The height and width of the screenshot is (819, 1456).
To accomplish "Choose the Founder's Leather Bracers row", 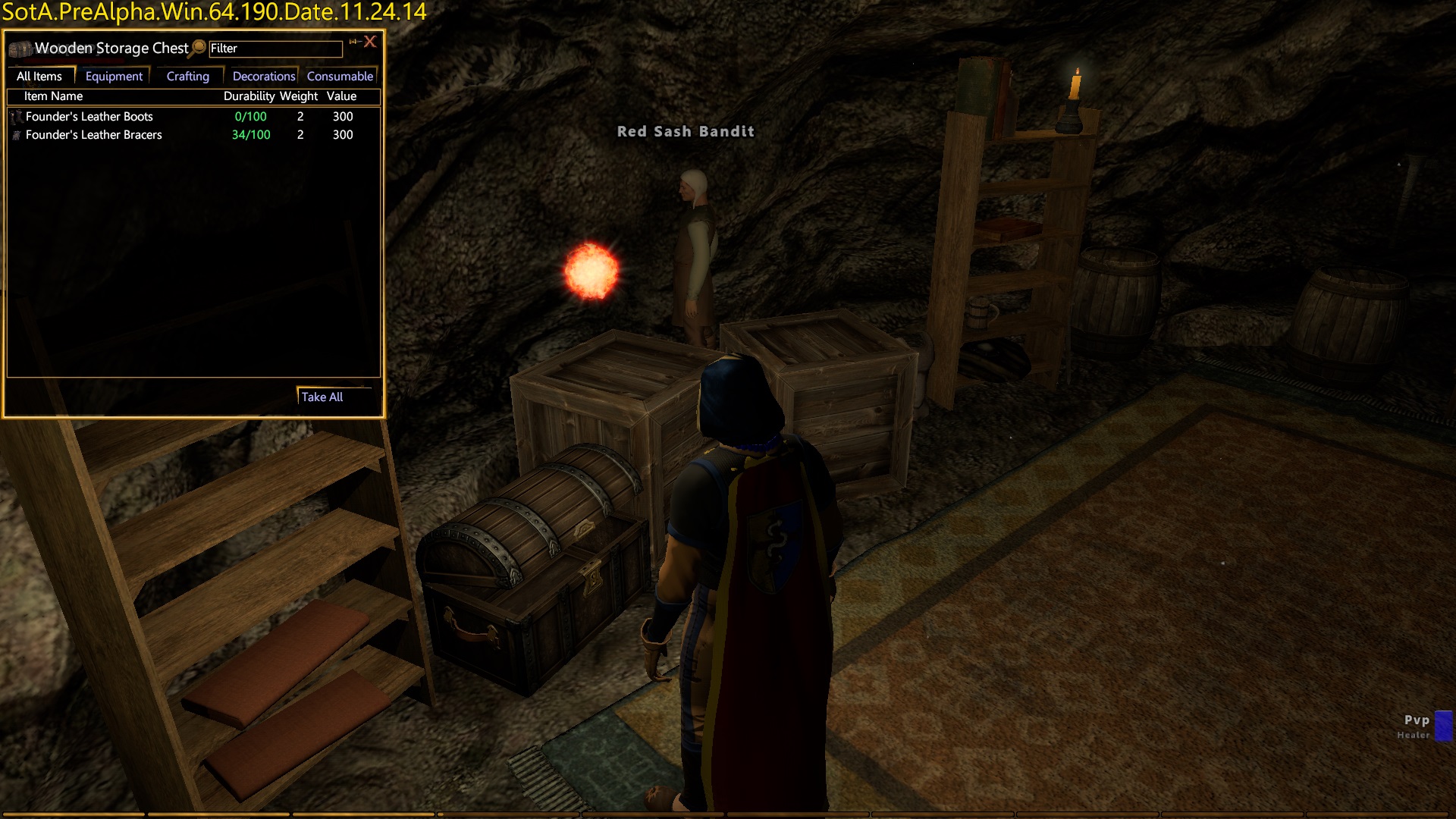I will pyautogui.click(x=94, y=135).
